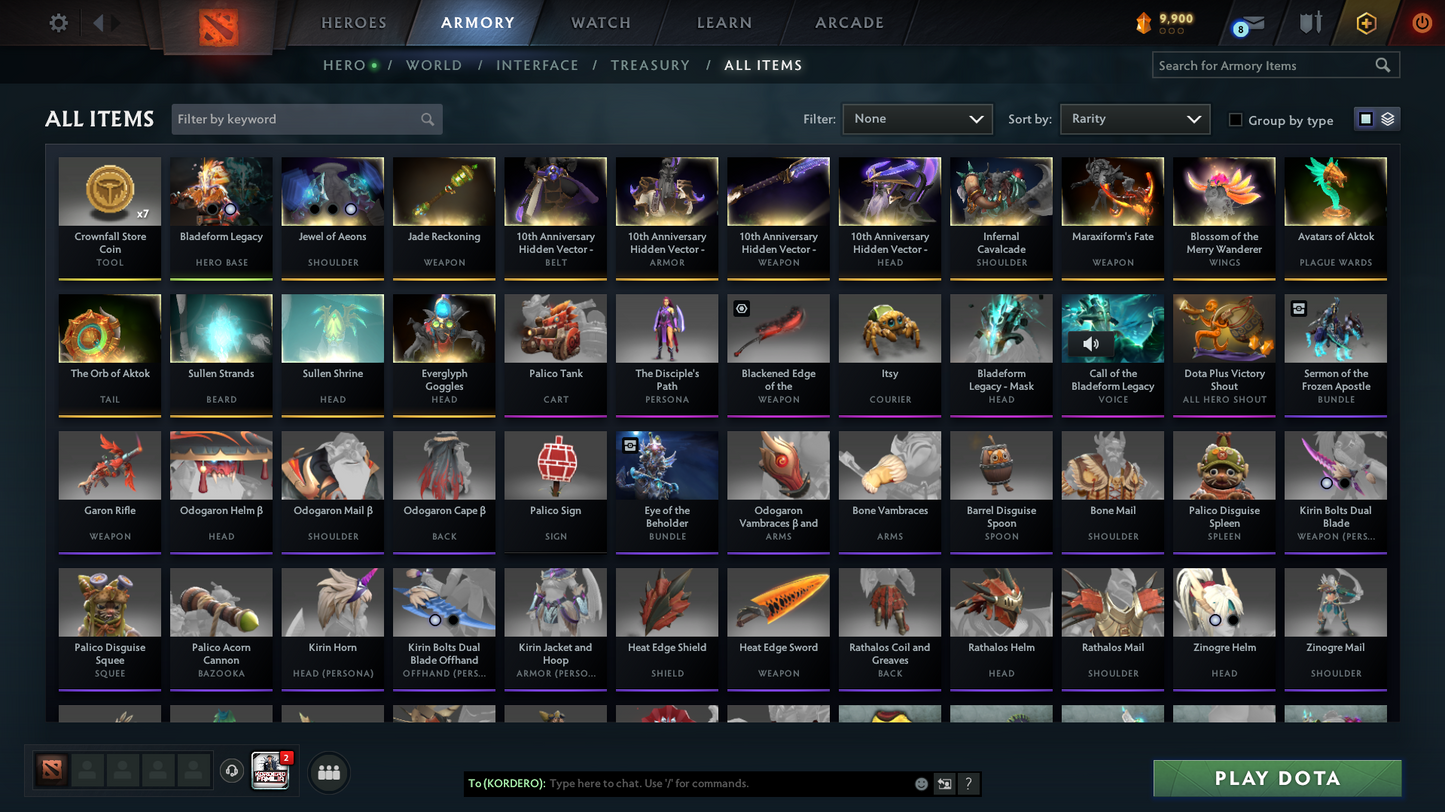Select the shield and sword loadout icon
1445x812 pixels.
click(x=1311, y=22)
